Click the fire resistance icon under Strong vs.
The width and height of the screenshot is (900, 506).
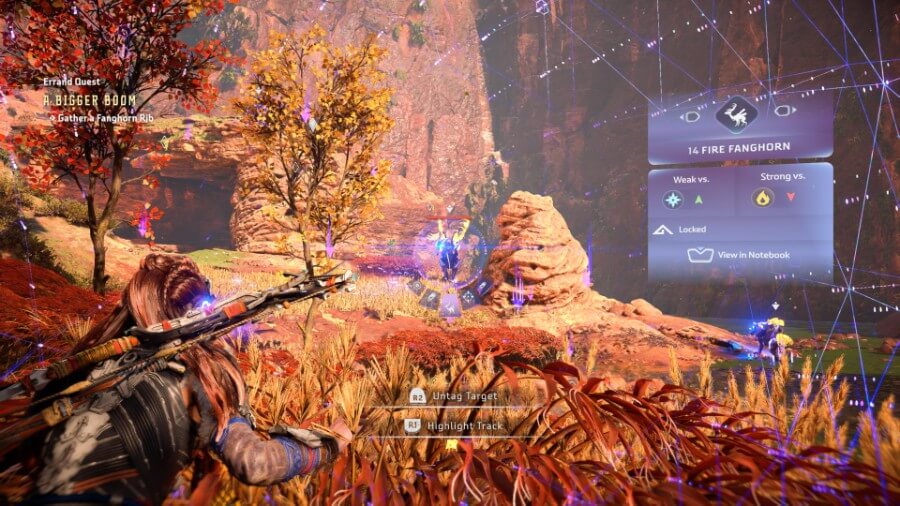click(x=762, y=198)
